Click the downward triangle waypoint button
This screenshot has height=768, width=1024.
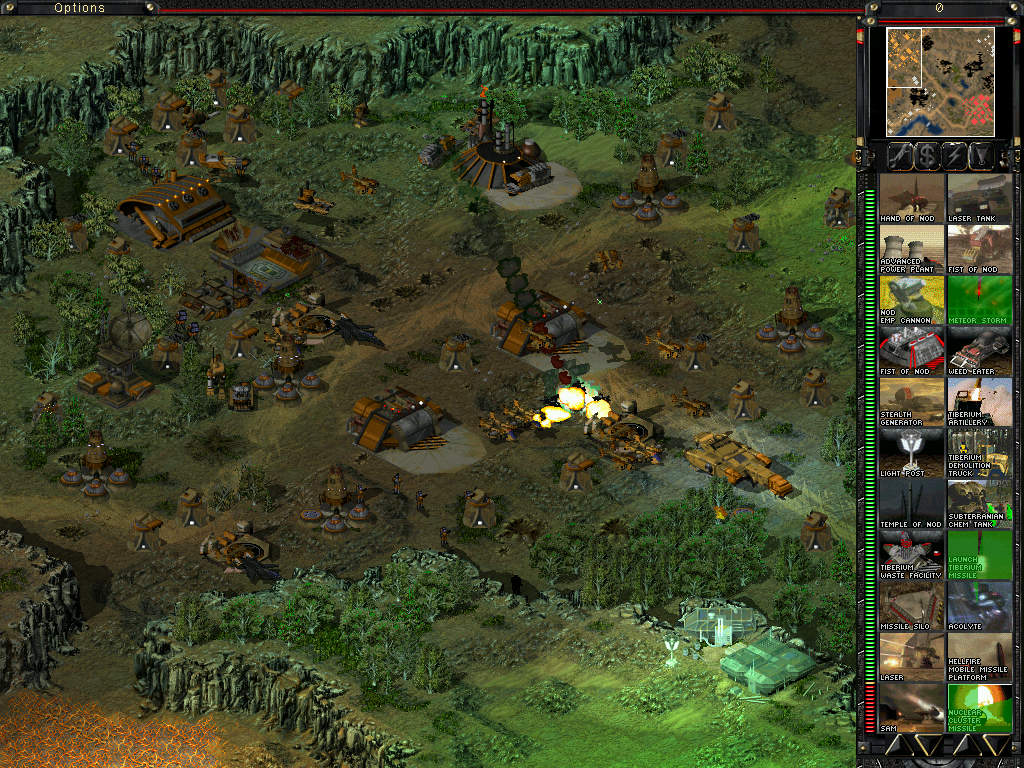[982, 155]
